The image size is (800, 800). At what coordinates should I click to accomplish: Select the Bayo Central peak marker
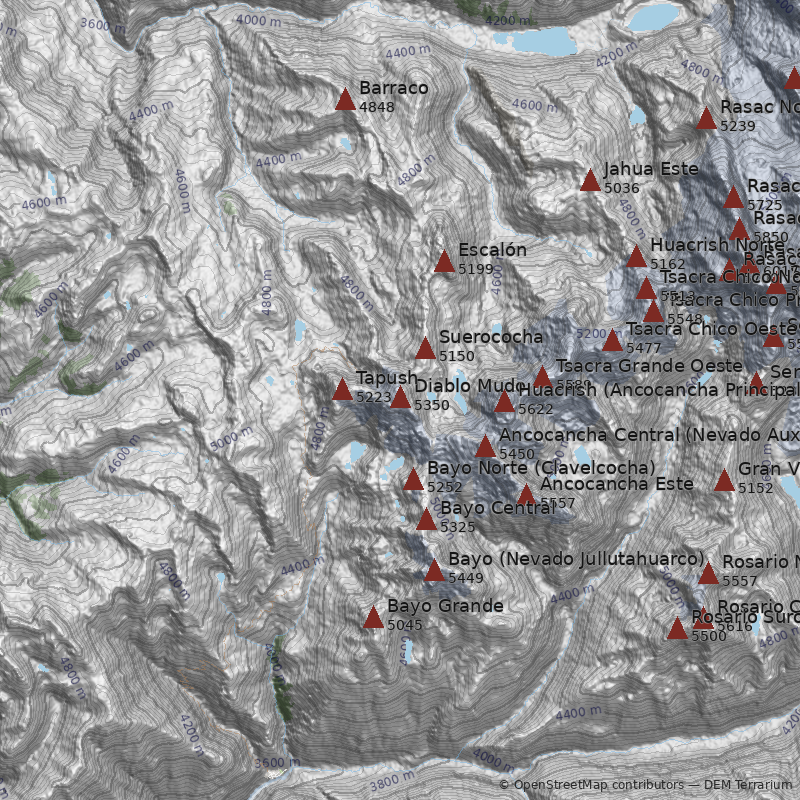coord(426,519)
